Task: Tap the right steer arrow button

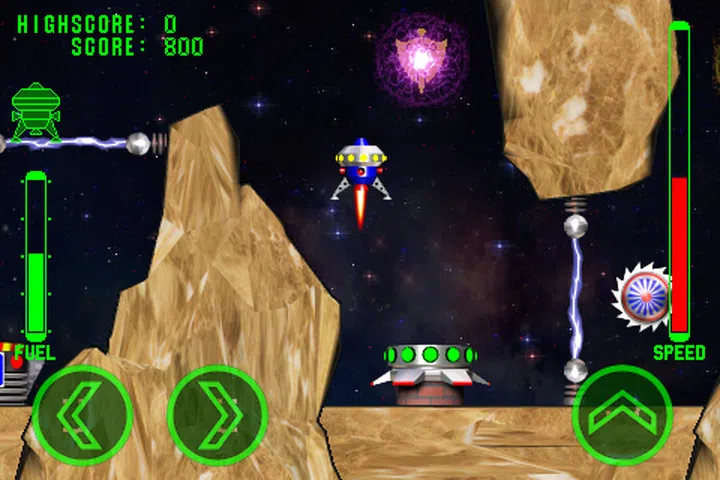Action: 217,415
